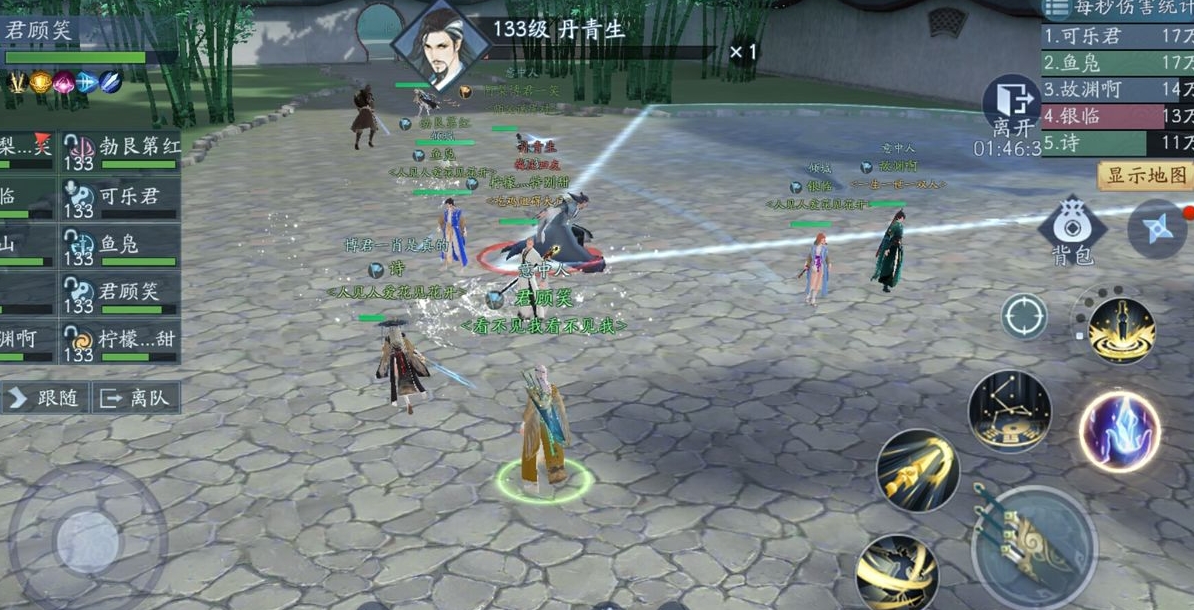Activate the golden dagger ground-burst skill
The height and width of the screenshot is (610, 1194).
click(x=1121, y=330)
